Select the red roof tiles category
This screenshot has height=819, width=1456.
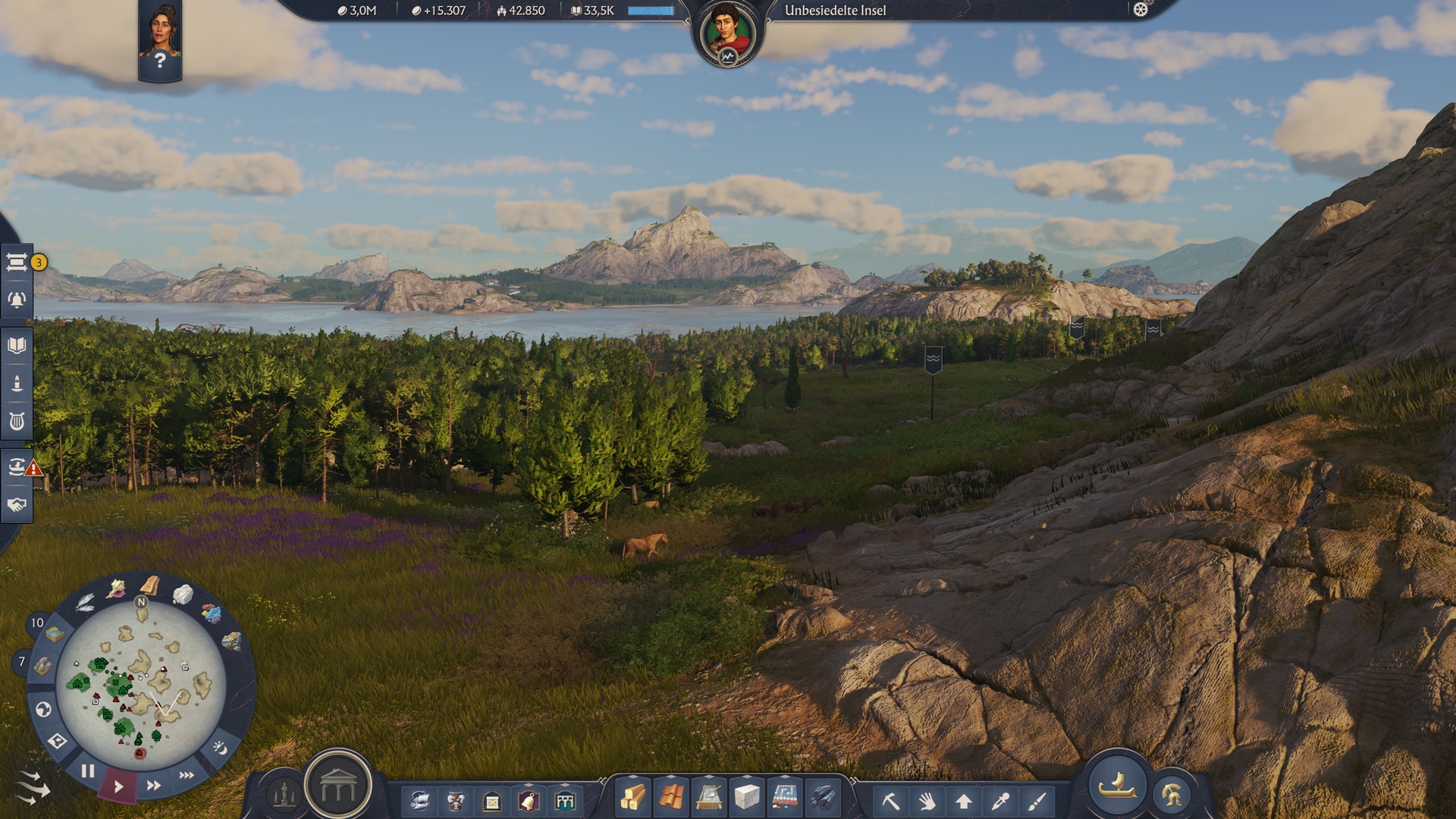coord(671,797)
